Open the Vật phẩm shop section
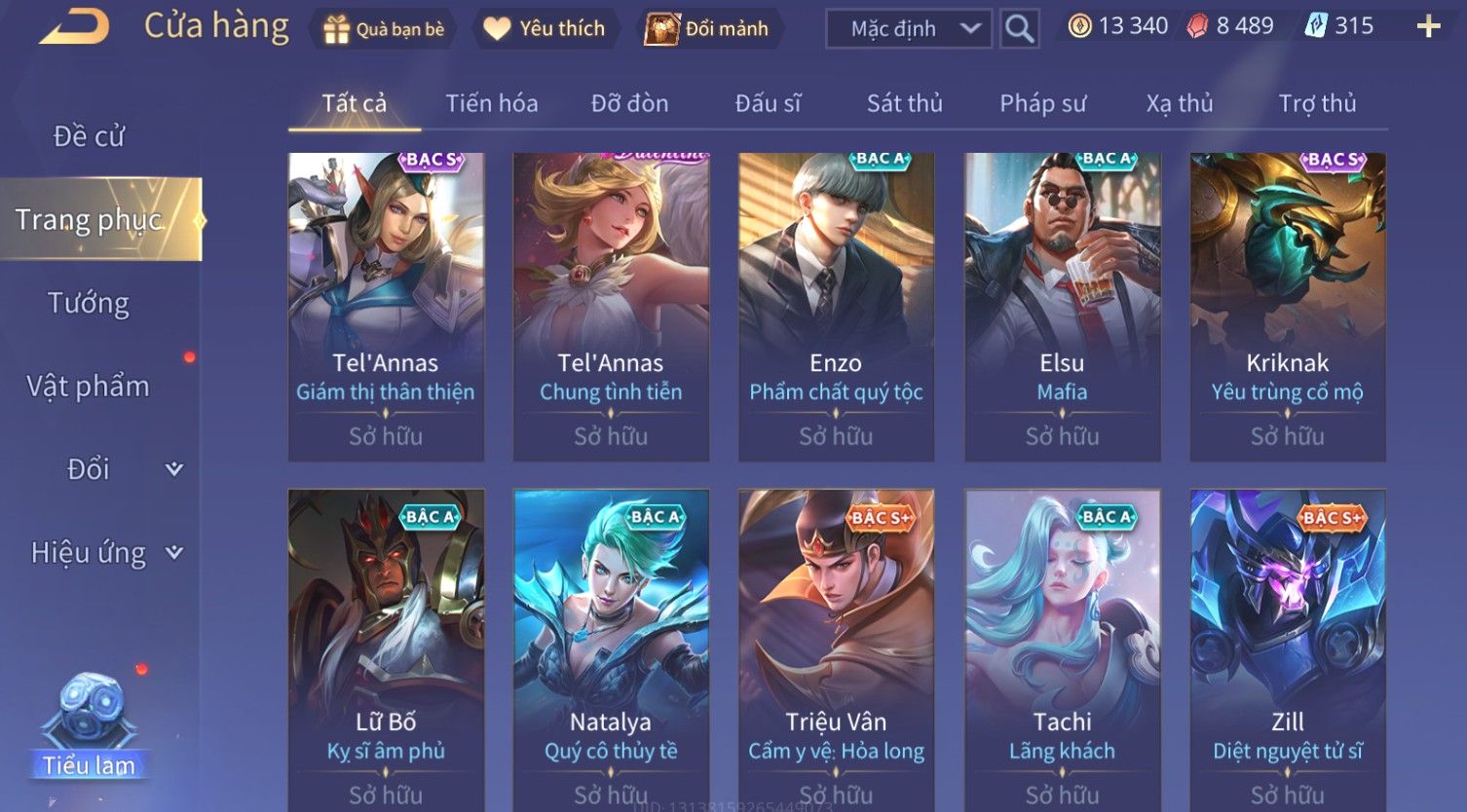Image resolution: width=1467 pixels, height=812 pixels. pos(89,387)
